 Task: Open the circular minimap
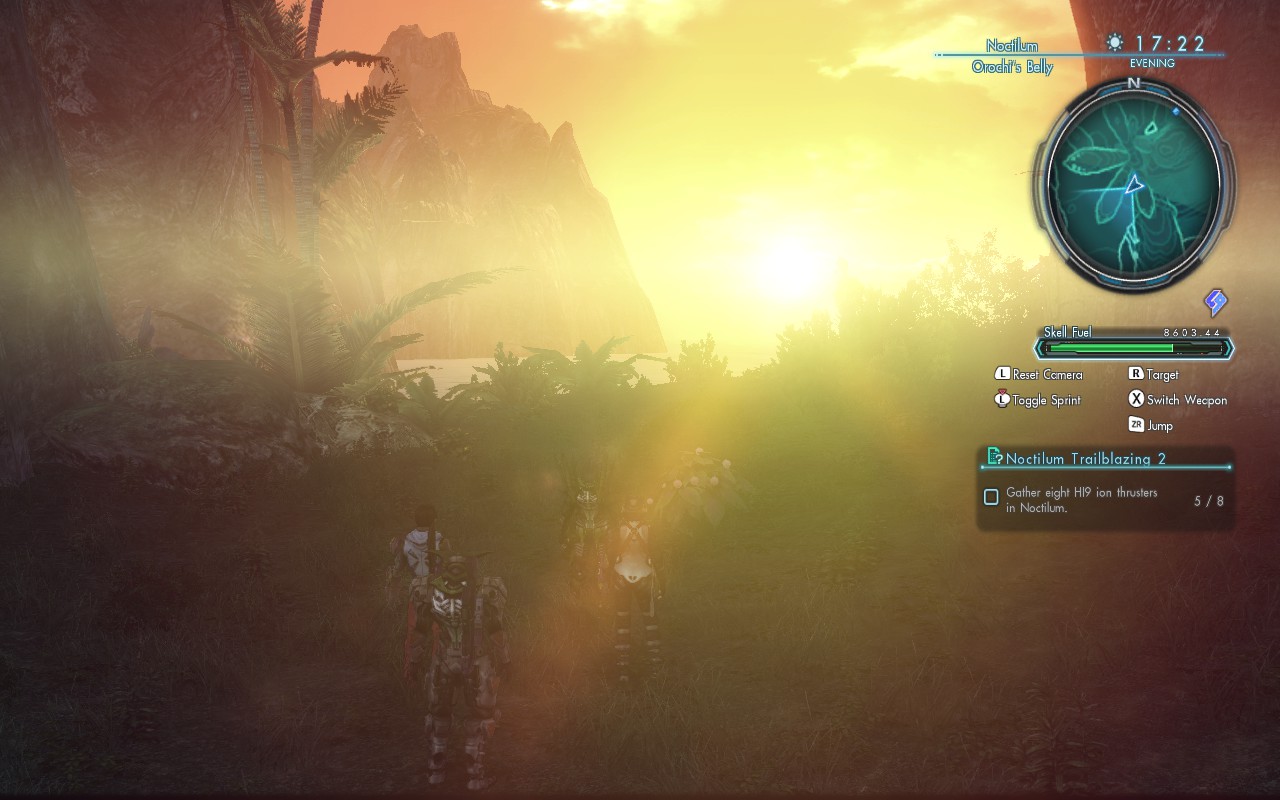[x=1133, y=185]
